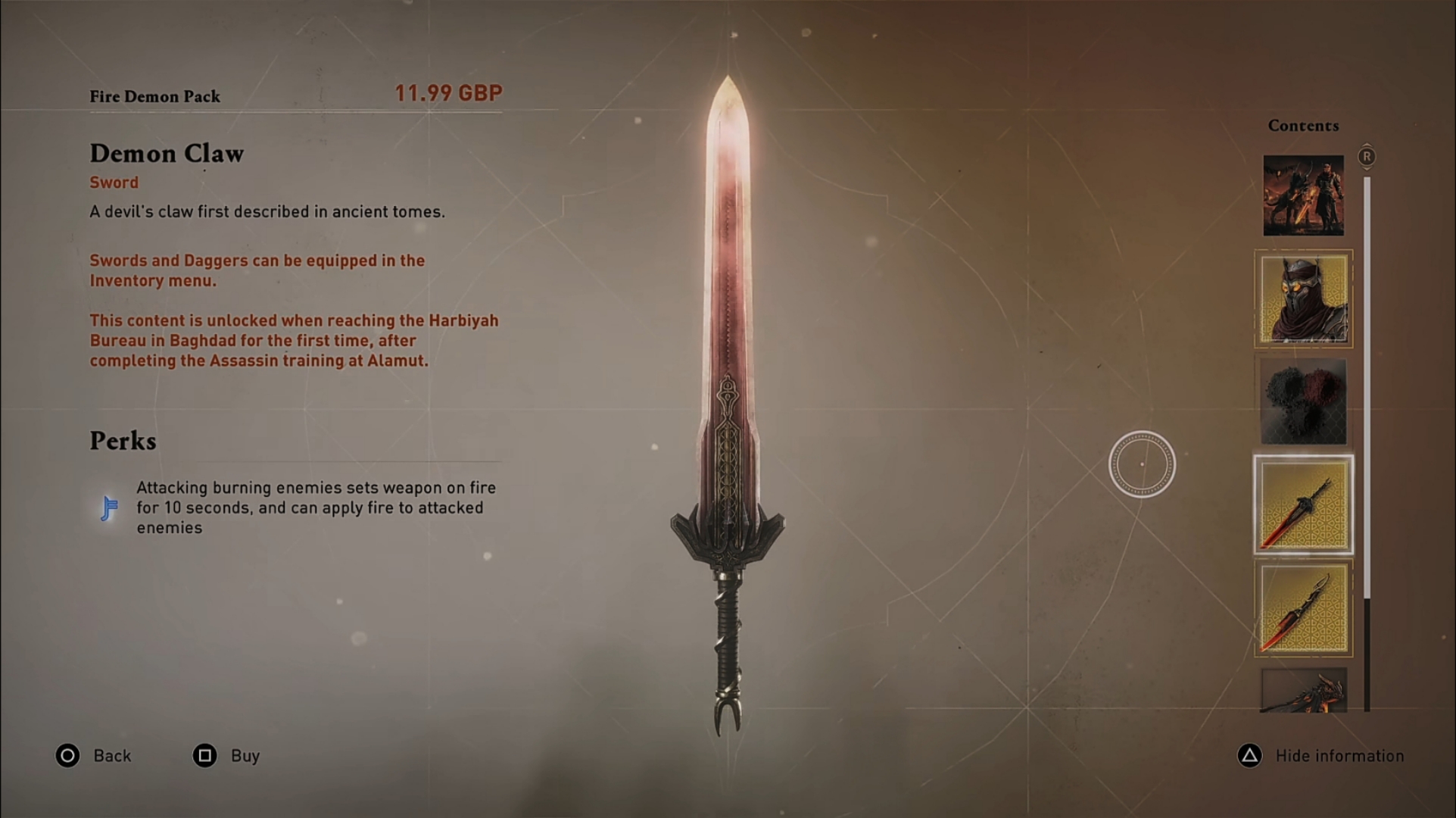The height and width of the screenshot is (818, 1456).
Task: Open the color dyes item in the Contents list
Action: click(x=1303, y=403)
